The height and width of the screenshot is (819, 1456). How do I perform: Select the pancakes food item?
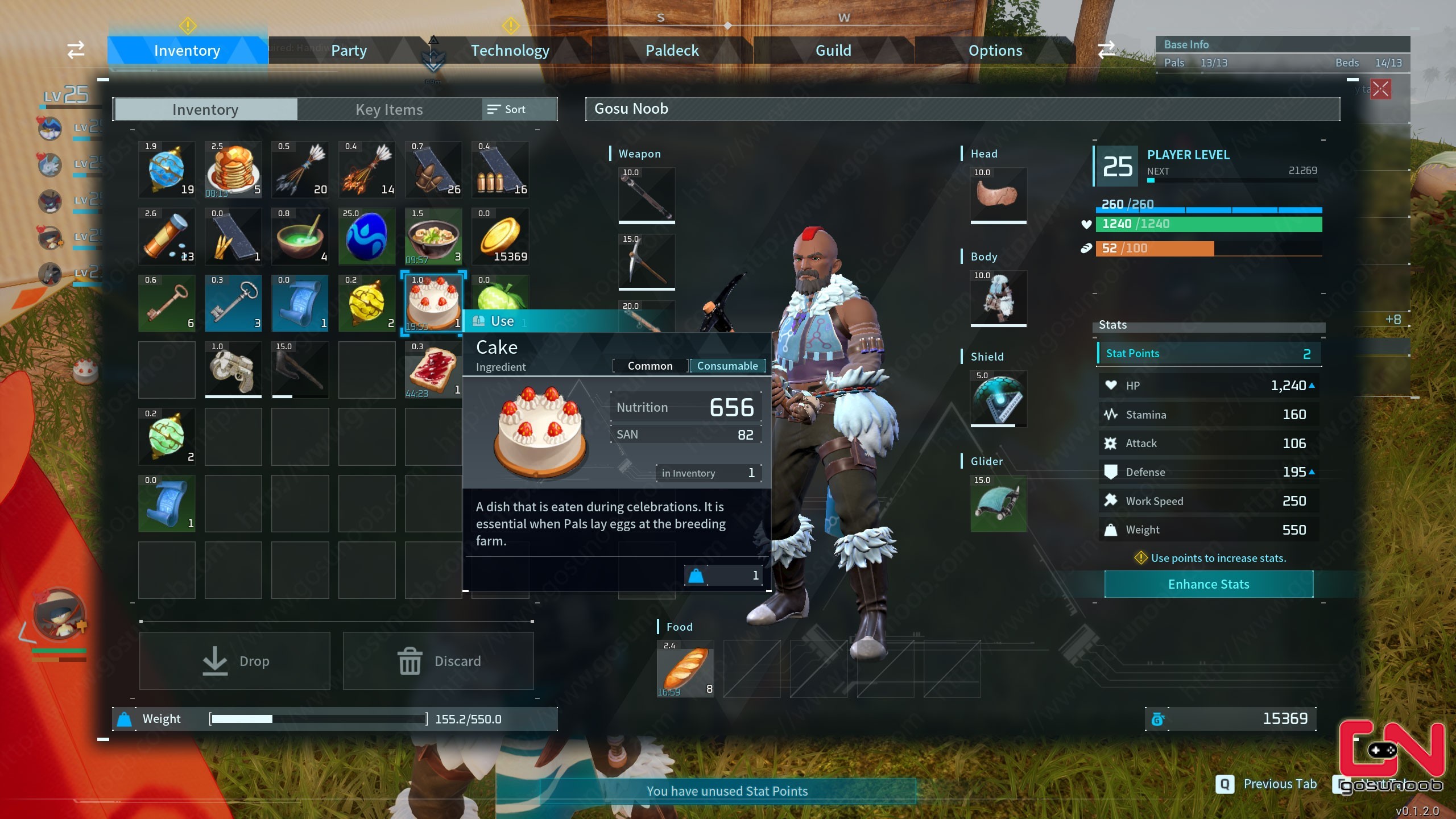[233, 169]
